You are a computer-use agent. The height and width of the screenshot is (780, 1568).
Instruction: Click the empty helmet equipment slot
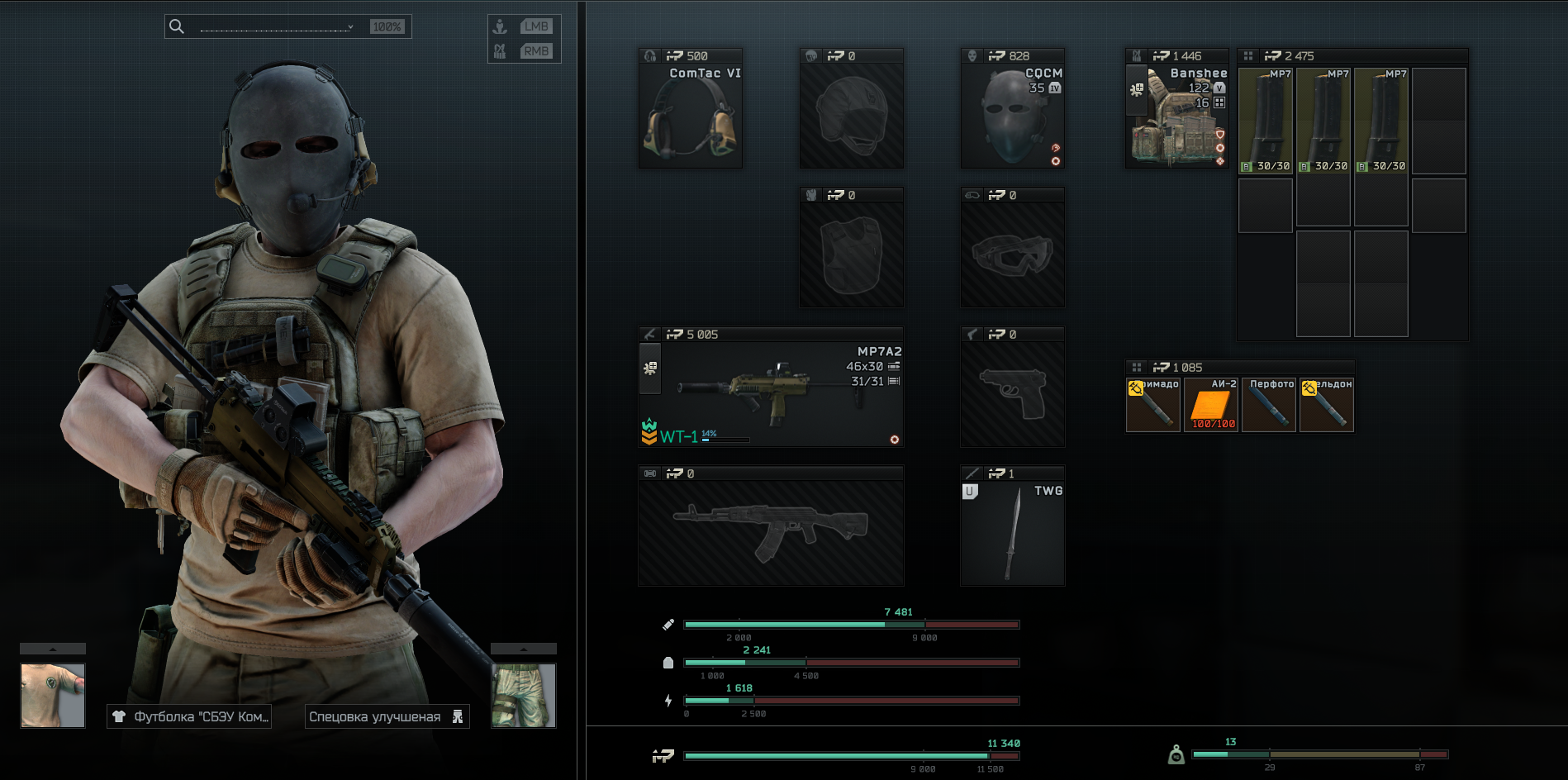tap(851, 116)
